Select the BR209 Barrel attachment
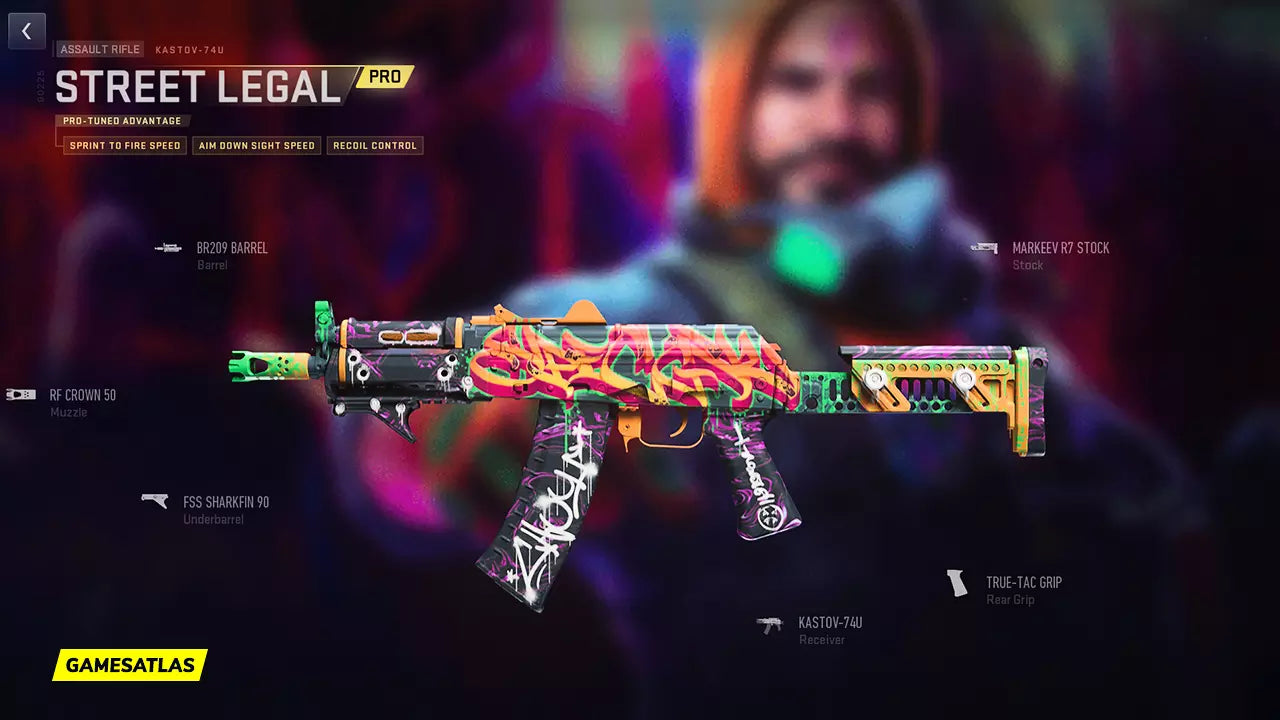 click(231, 249)
